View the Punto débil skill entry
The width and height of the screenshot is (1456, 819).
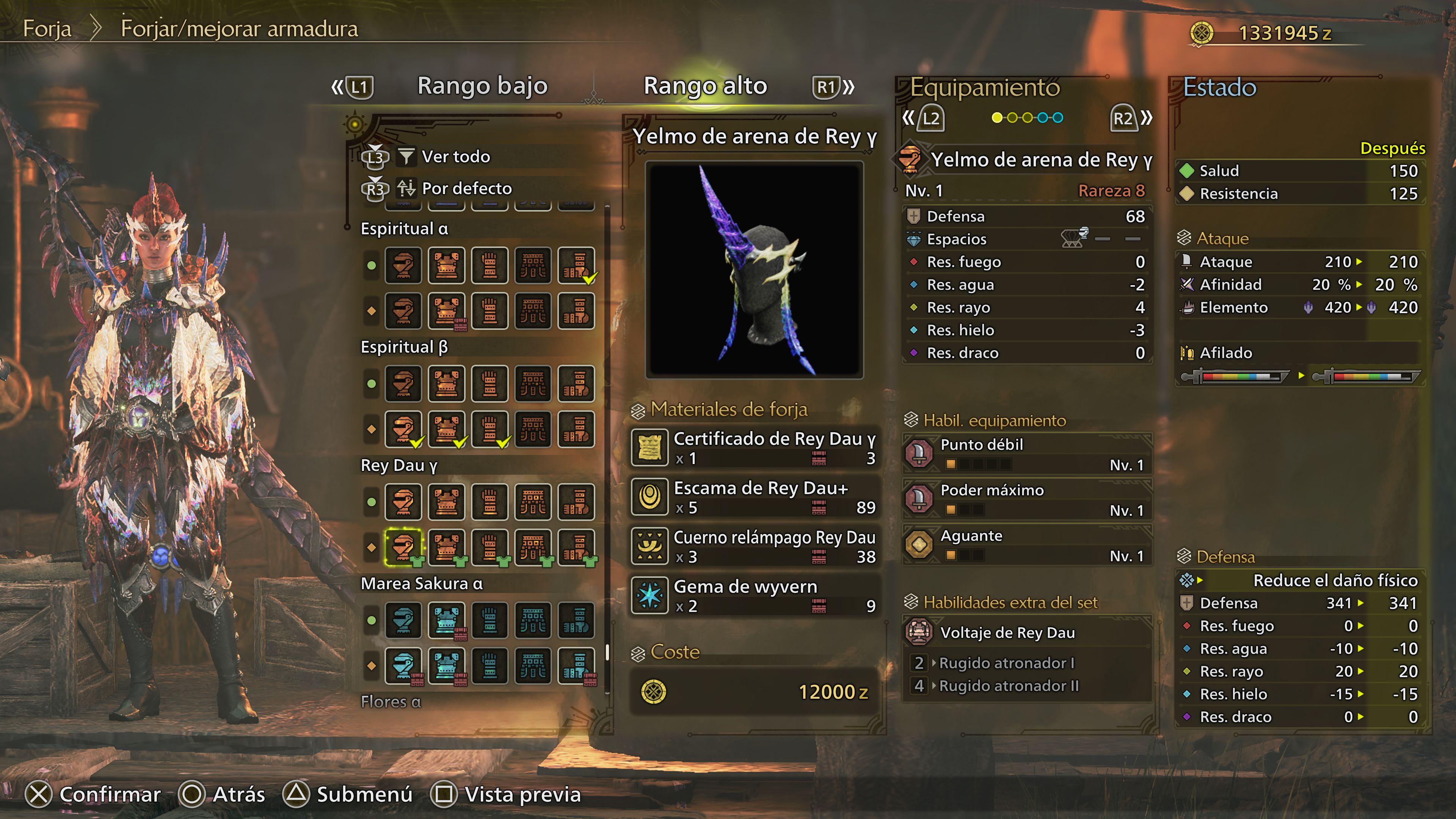click(1026, 454)
